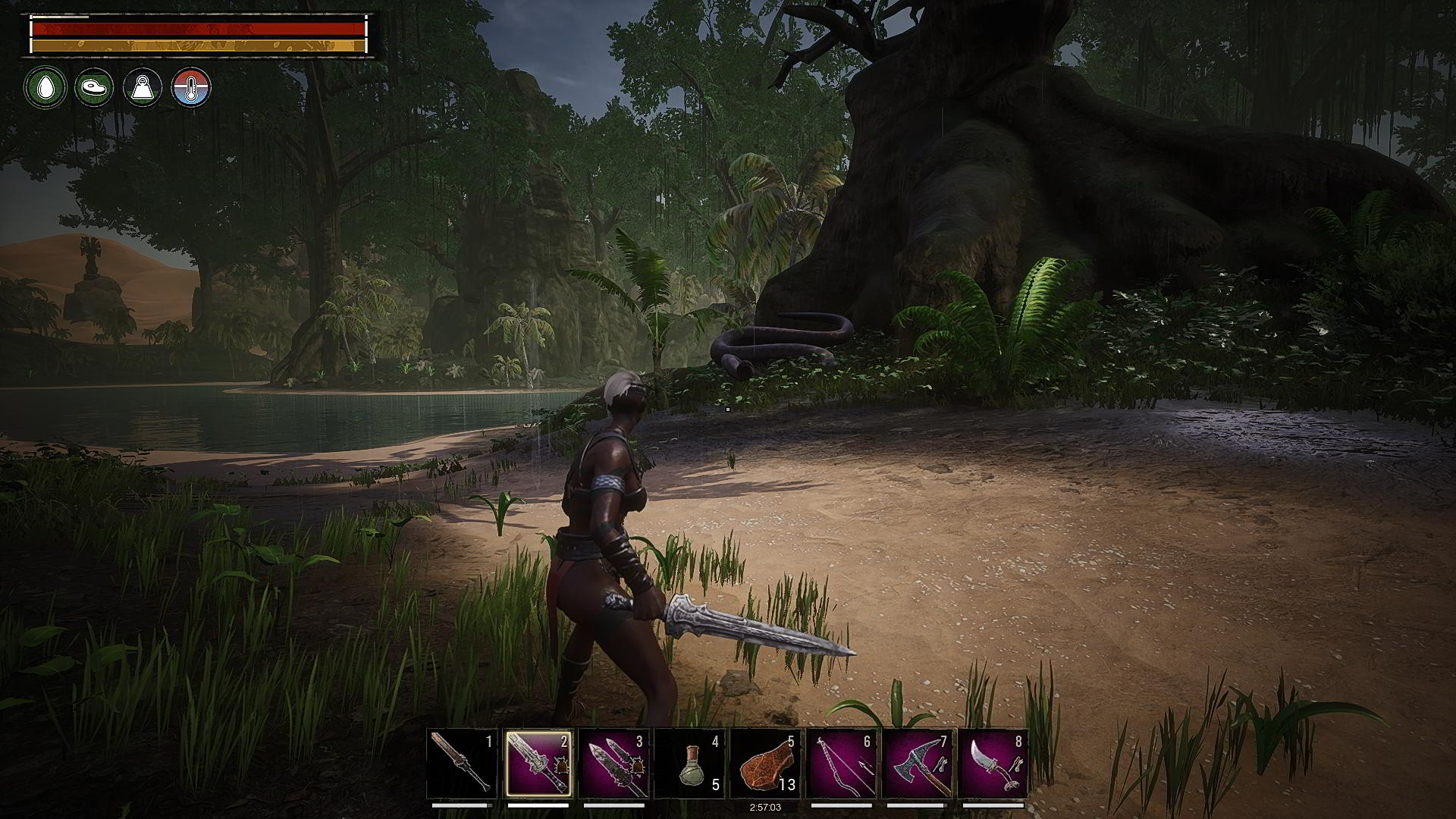Use the green potion flask
Viewport: 1456px width, 819px height.
click(x=689, y=764)
